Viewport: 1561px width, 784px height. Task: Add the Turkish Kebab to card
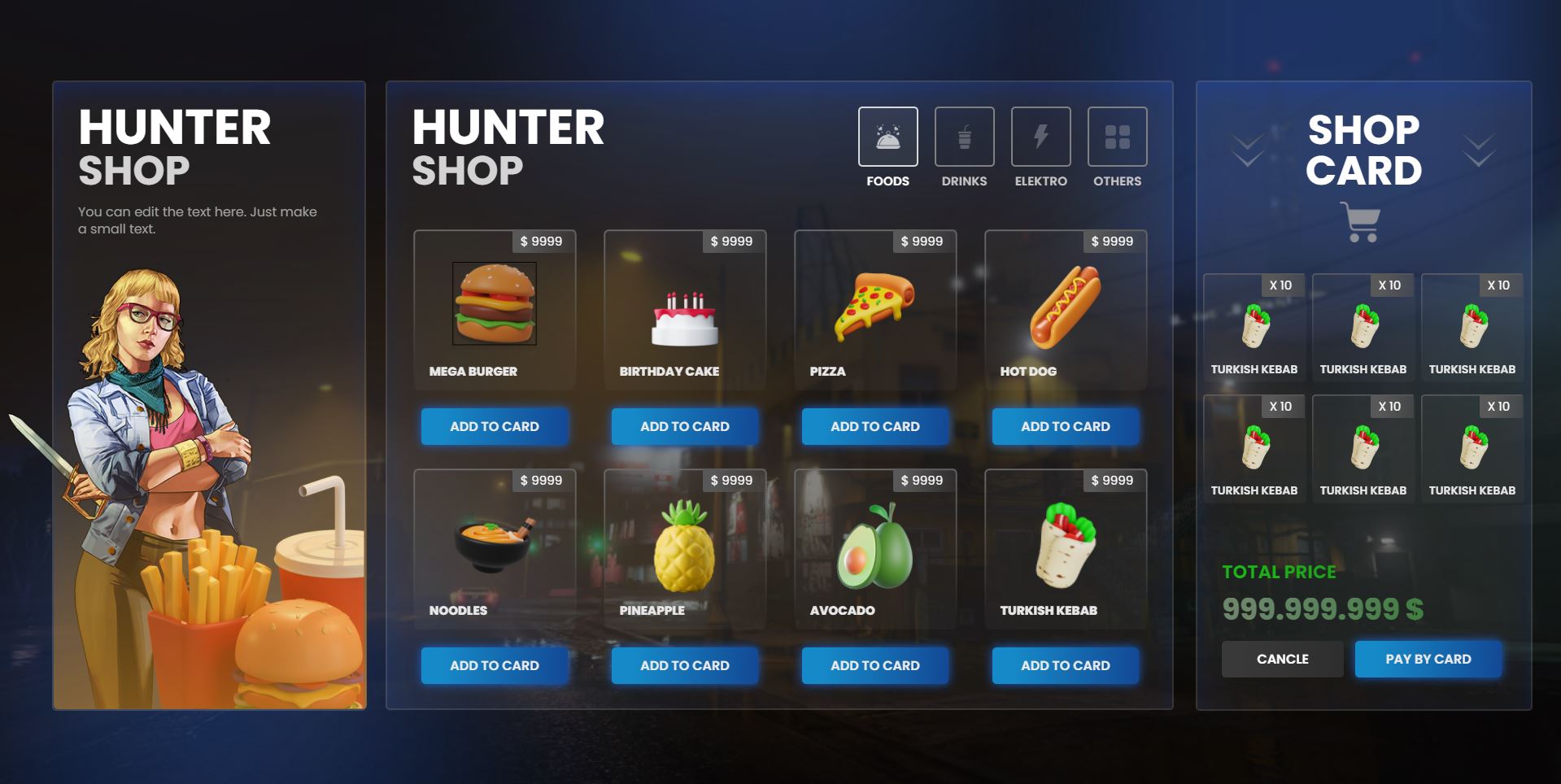1066,665
